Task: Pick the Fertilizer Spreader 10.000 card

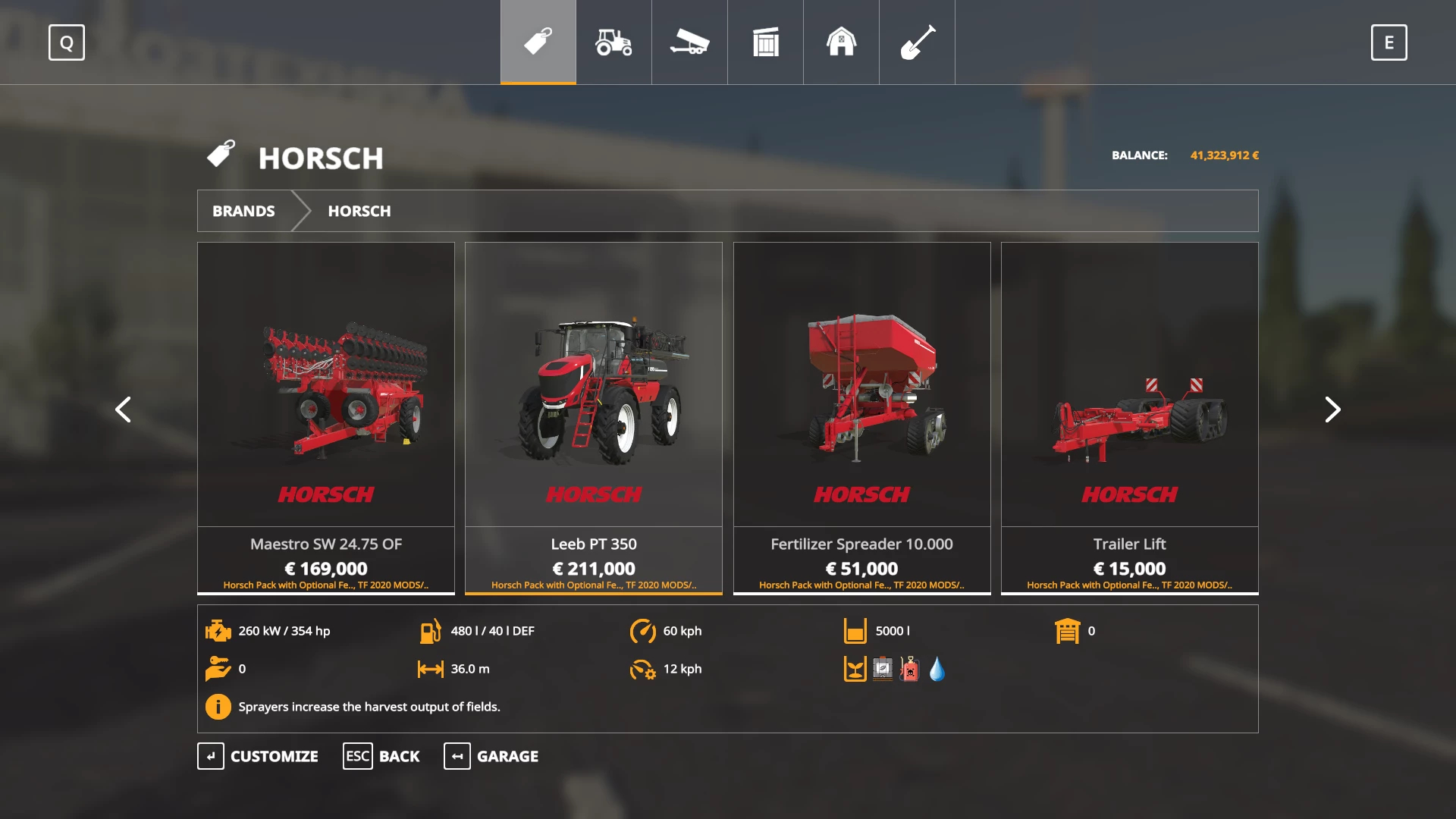Action: pos(861,417)
